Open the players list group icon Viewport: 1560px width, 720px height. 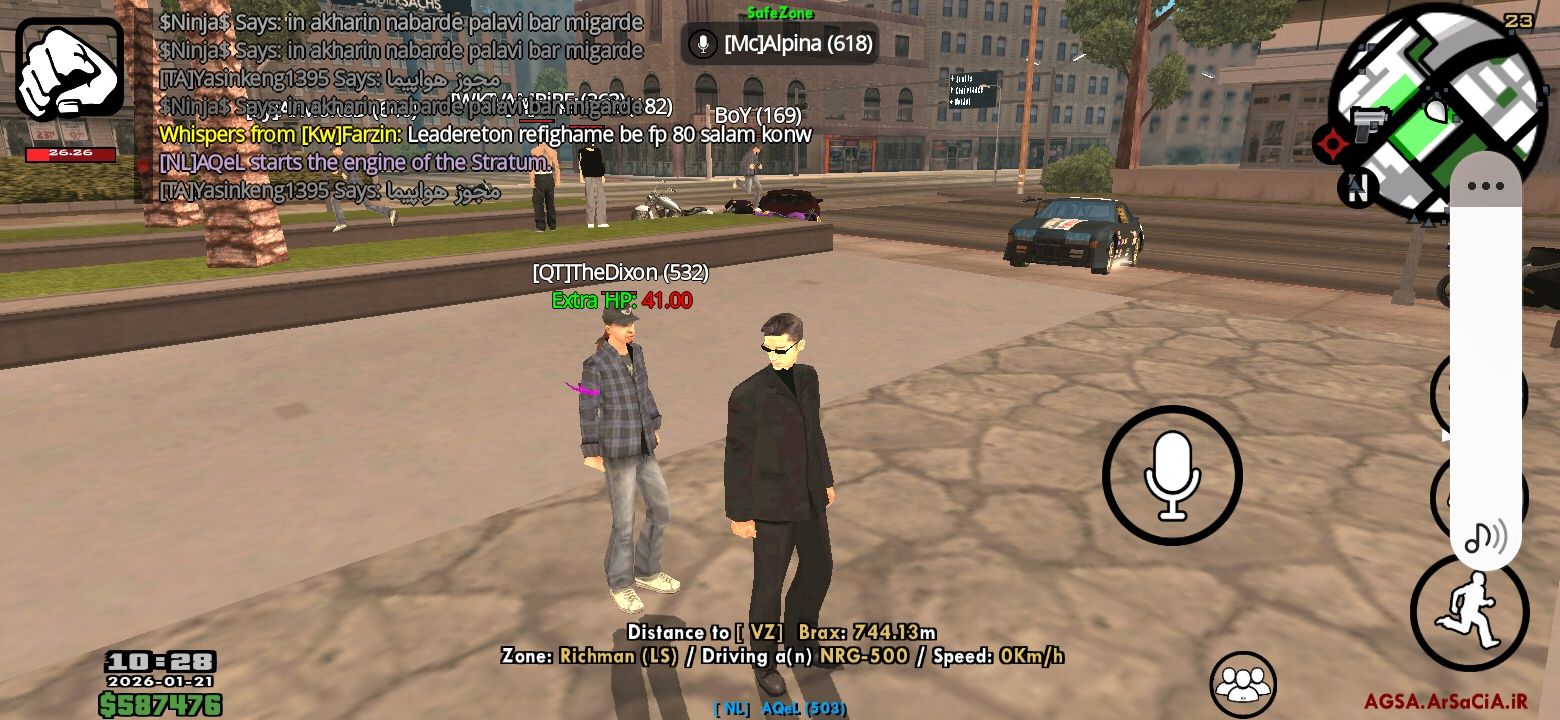(1243, 683)
